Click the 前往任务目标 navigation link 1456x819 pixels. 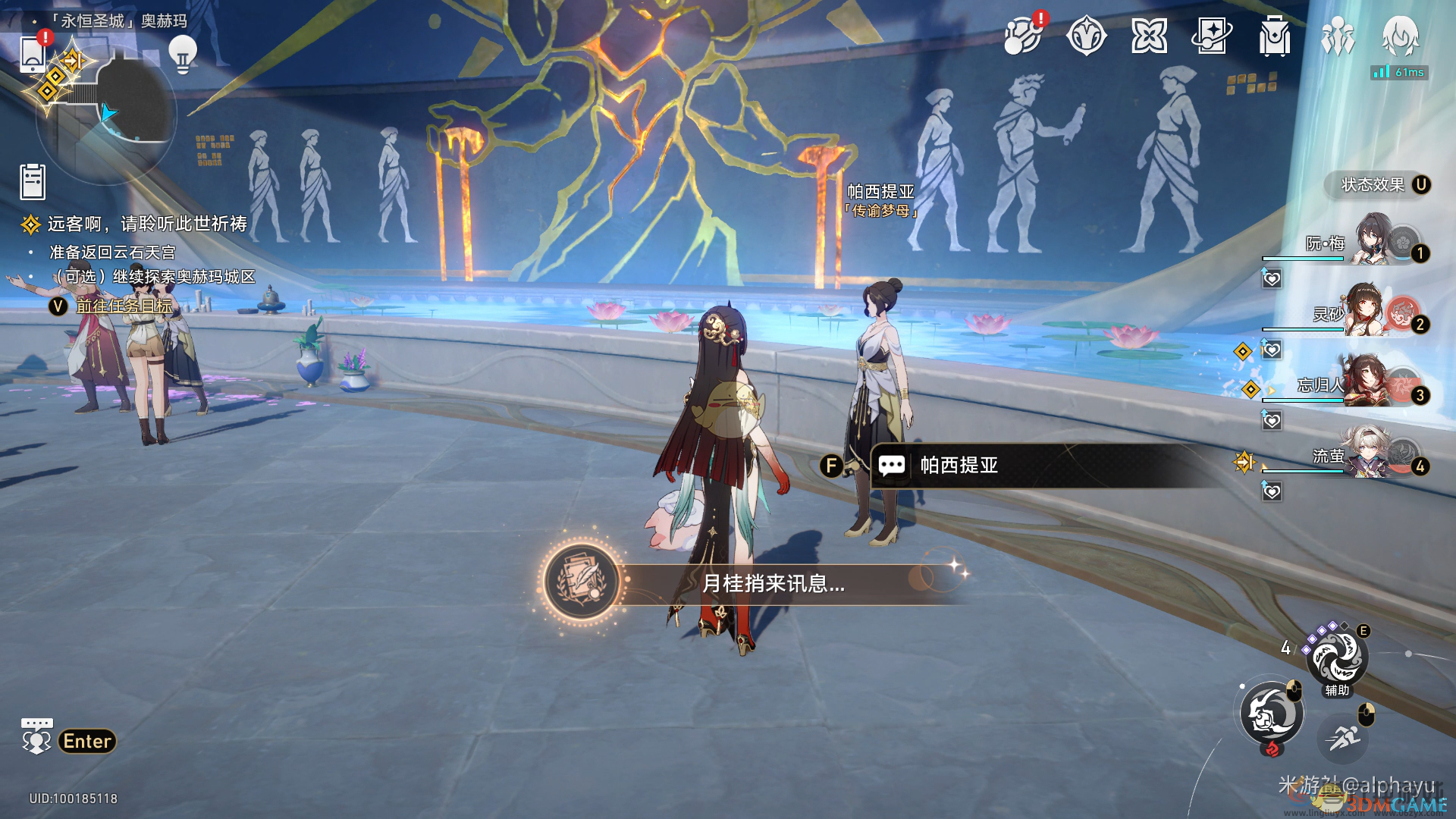(x=124, y=306)
